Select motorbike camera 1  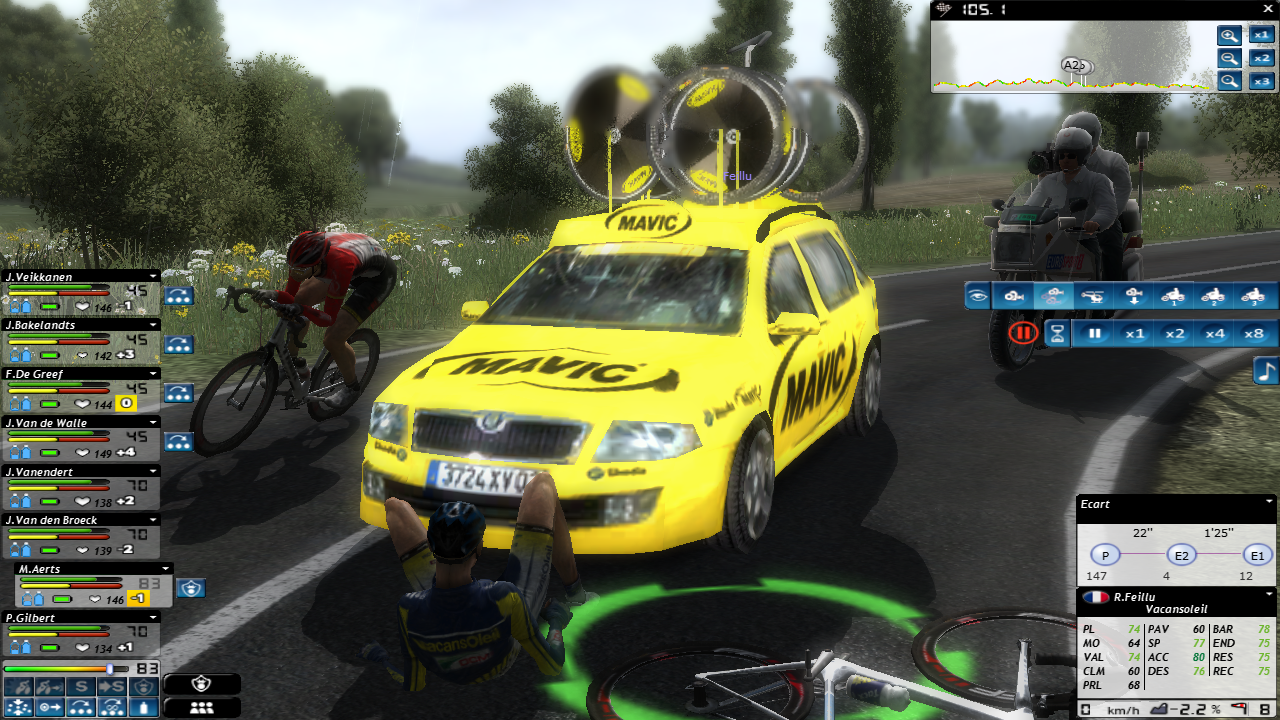[x=1173, y=296]
